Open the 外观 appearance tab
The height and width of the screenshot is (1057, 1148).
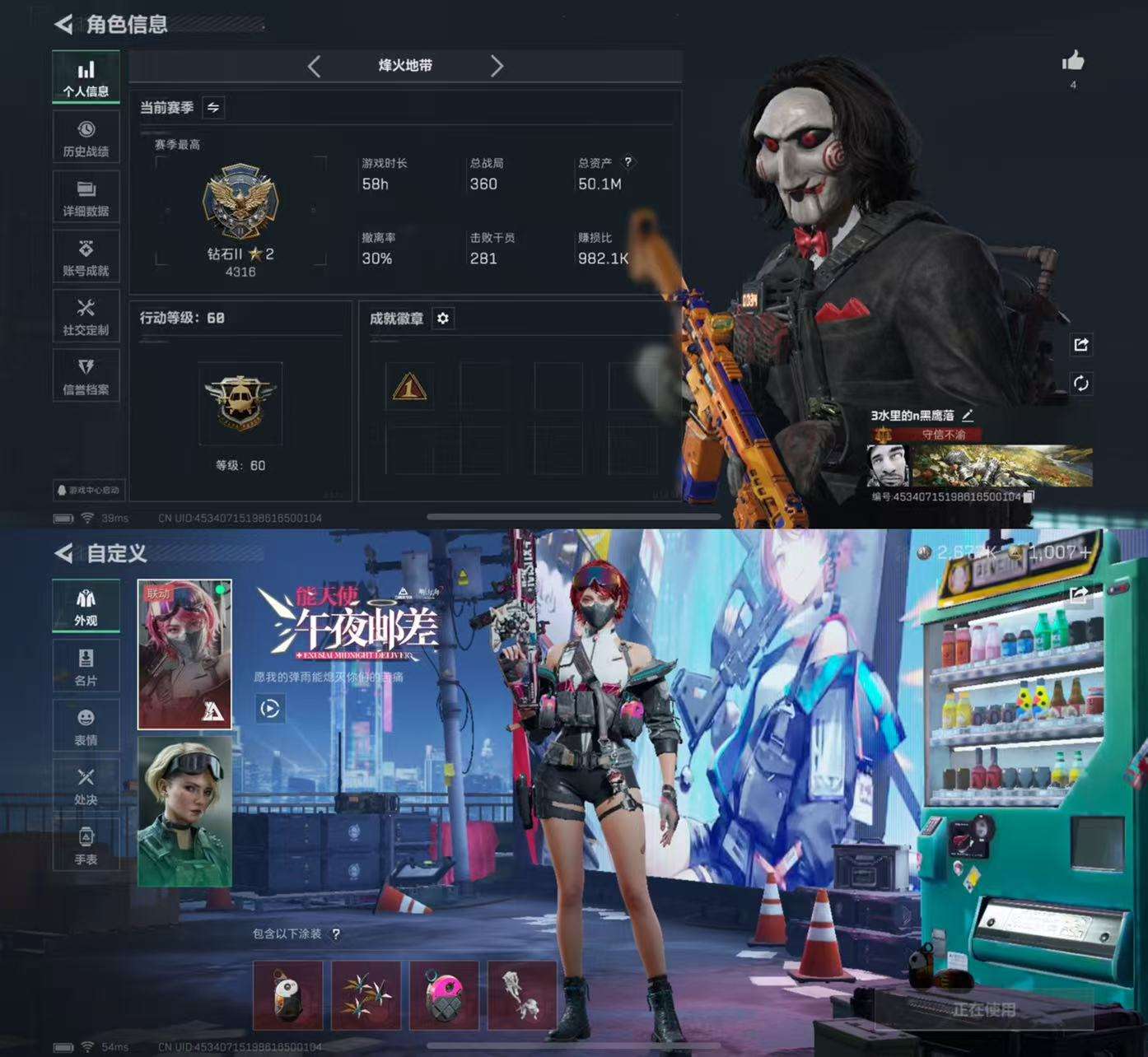point(85,606)
